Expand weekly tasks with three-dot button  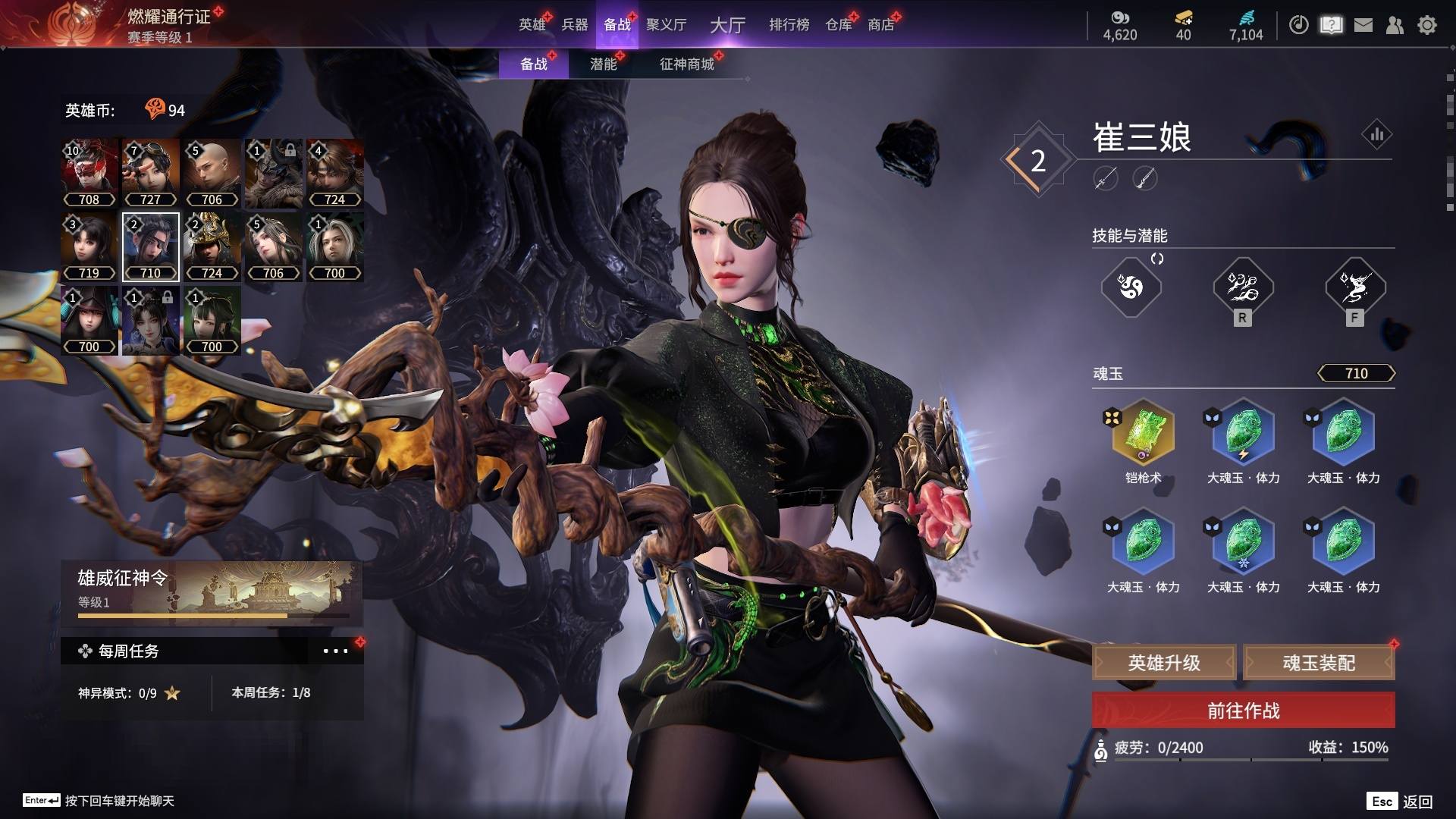[x=335, y=651]
